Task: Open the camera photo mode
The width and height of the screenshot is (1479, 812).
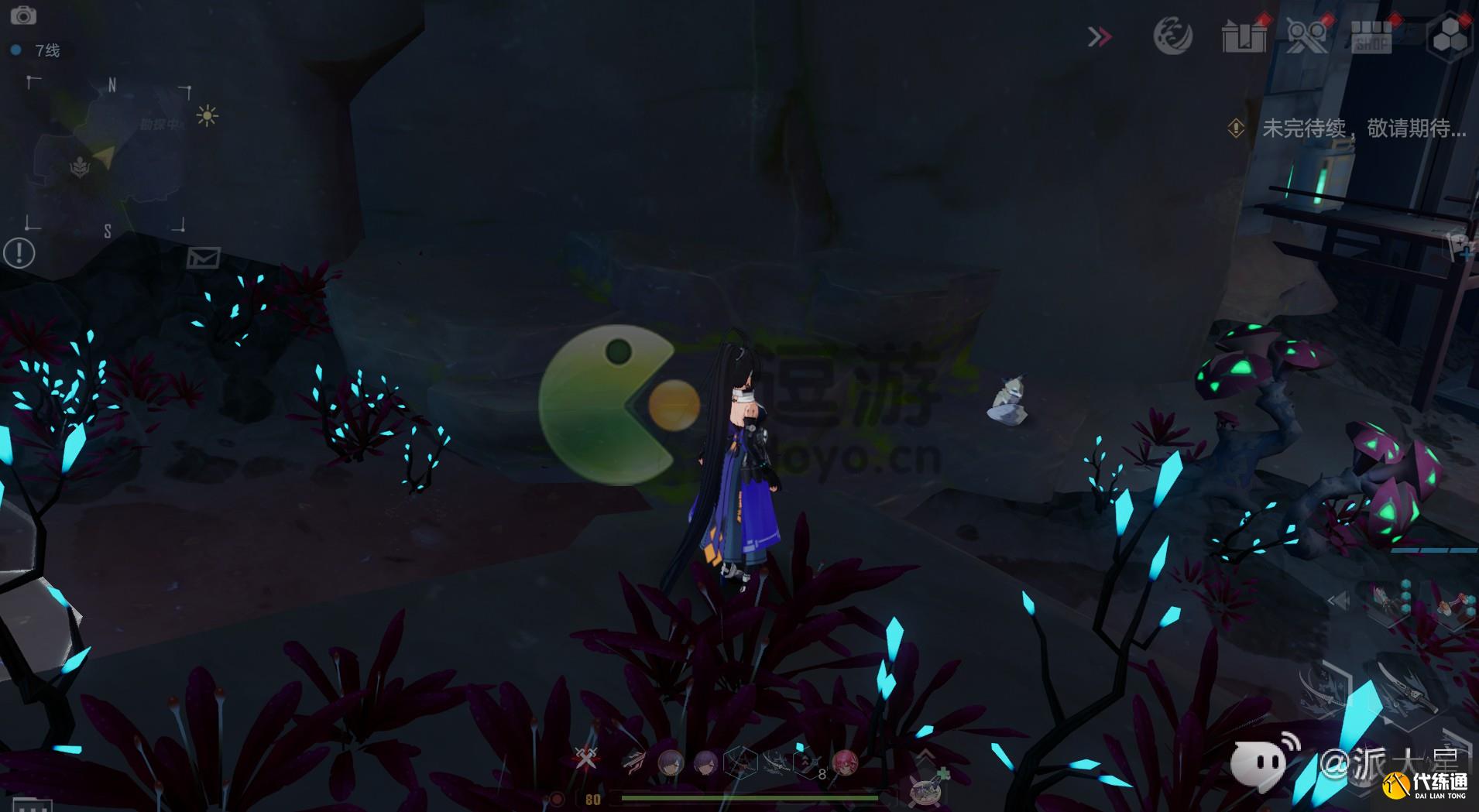Action: click(x=23, y=15)
